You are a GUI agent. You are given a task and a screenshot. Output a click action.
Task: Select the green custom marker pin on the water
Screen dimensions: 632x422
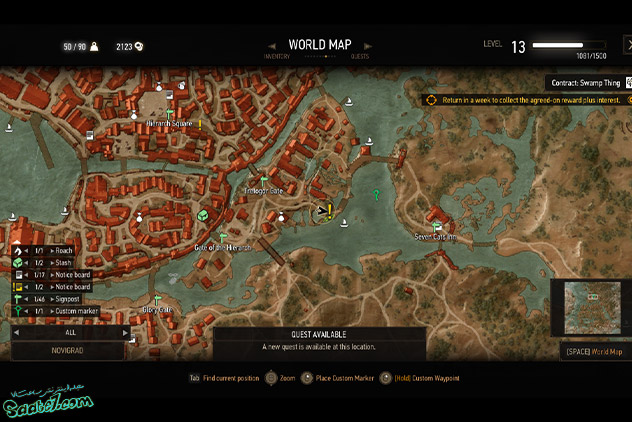point(376,195)
